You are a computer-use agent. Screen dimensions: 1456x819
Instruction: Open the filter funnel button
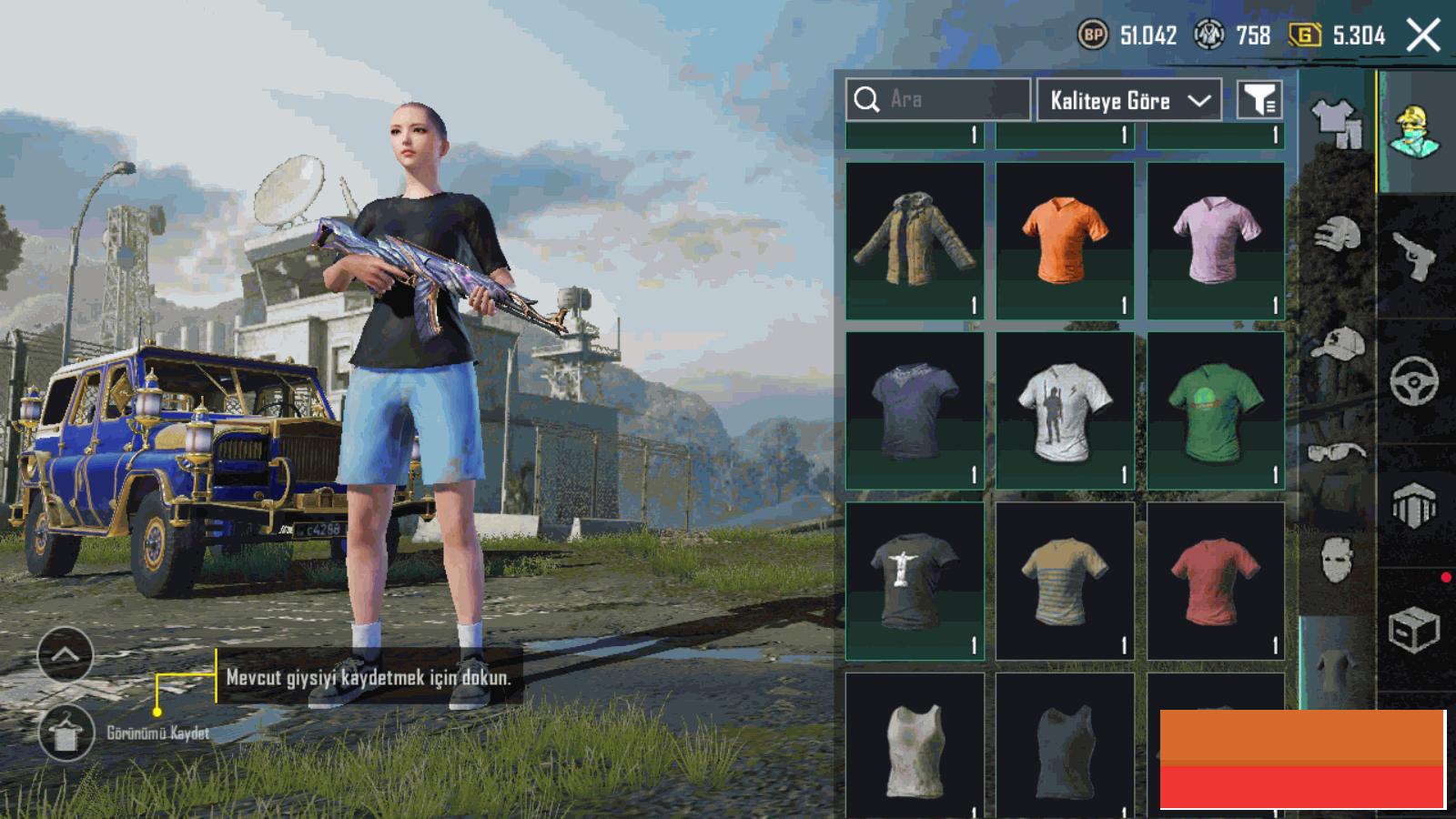coord(1259,100)
